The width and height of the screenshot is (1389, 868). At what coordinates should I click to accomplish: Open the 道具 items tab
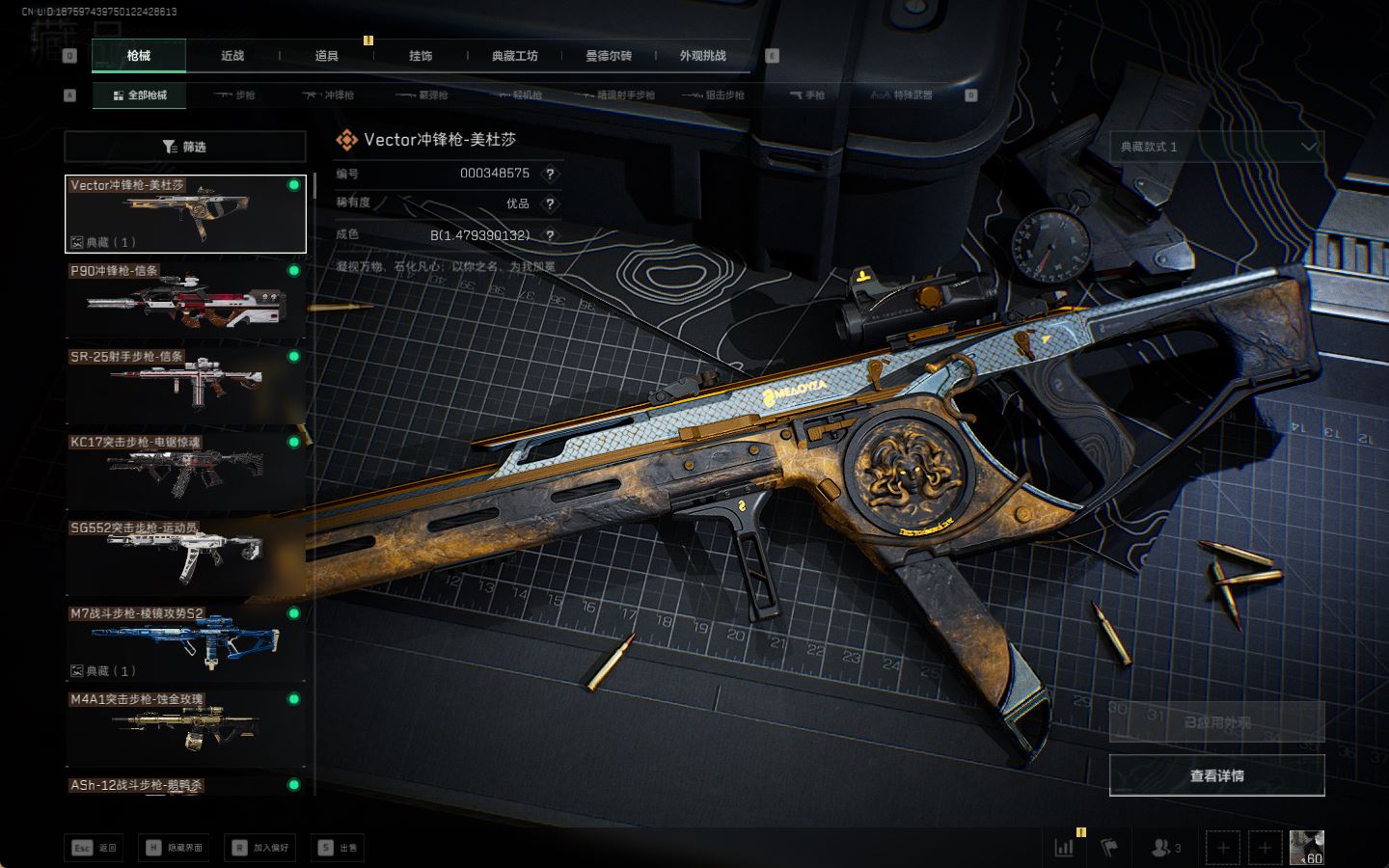coord(327,56)
